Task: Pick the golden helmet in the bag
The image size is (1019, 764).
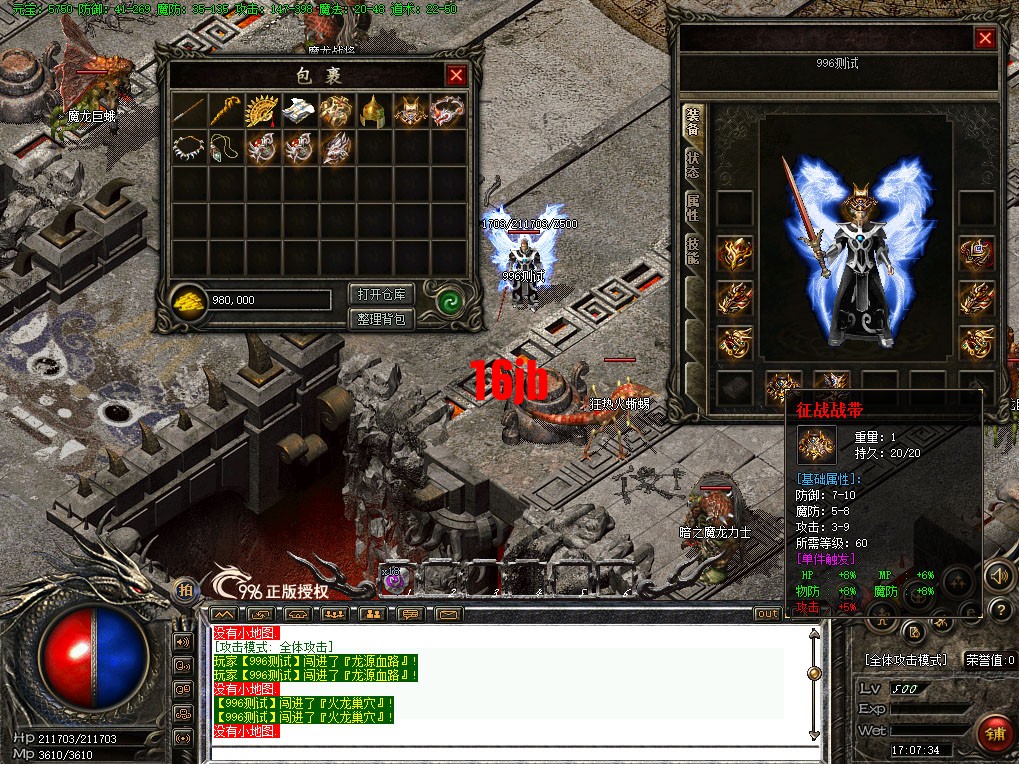Action: coord(373,111)
